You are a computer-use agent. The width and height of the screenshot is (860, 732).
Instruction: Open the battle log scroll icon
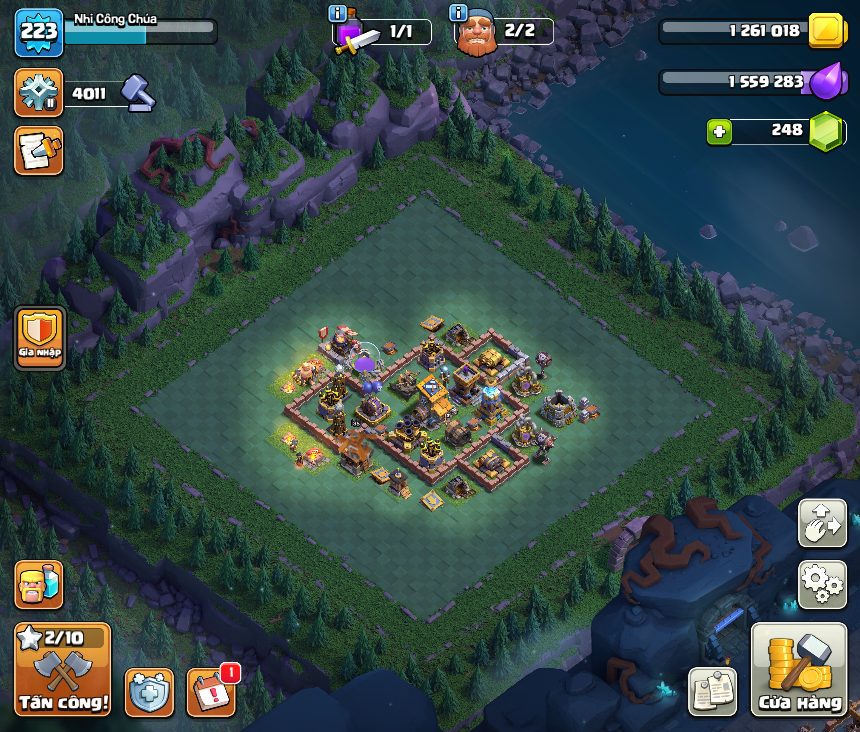pyautogui.click(x=38, y=150)
